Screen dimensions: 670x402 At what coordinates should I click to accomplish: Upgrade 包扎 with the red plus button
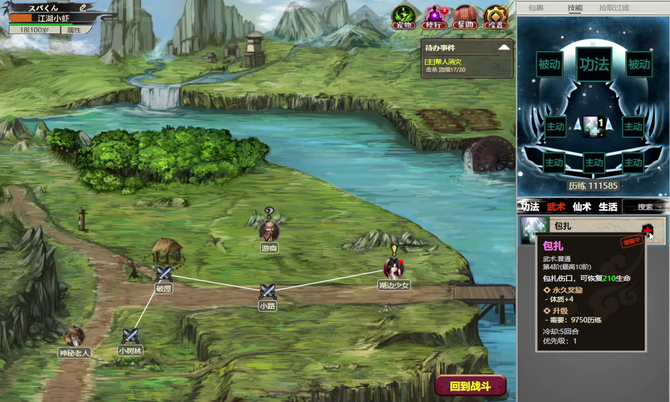pos(648,229)
